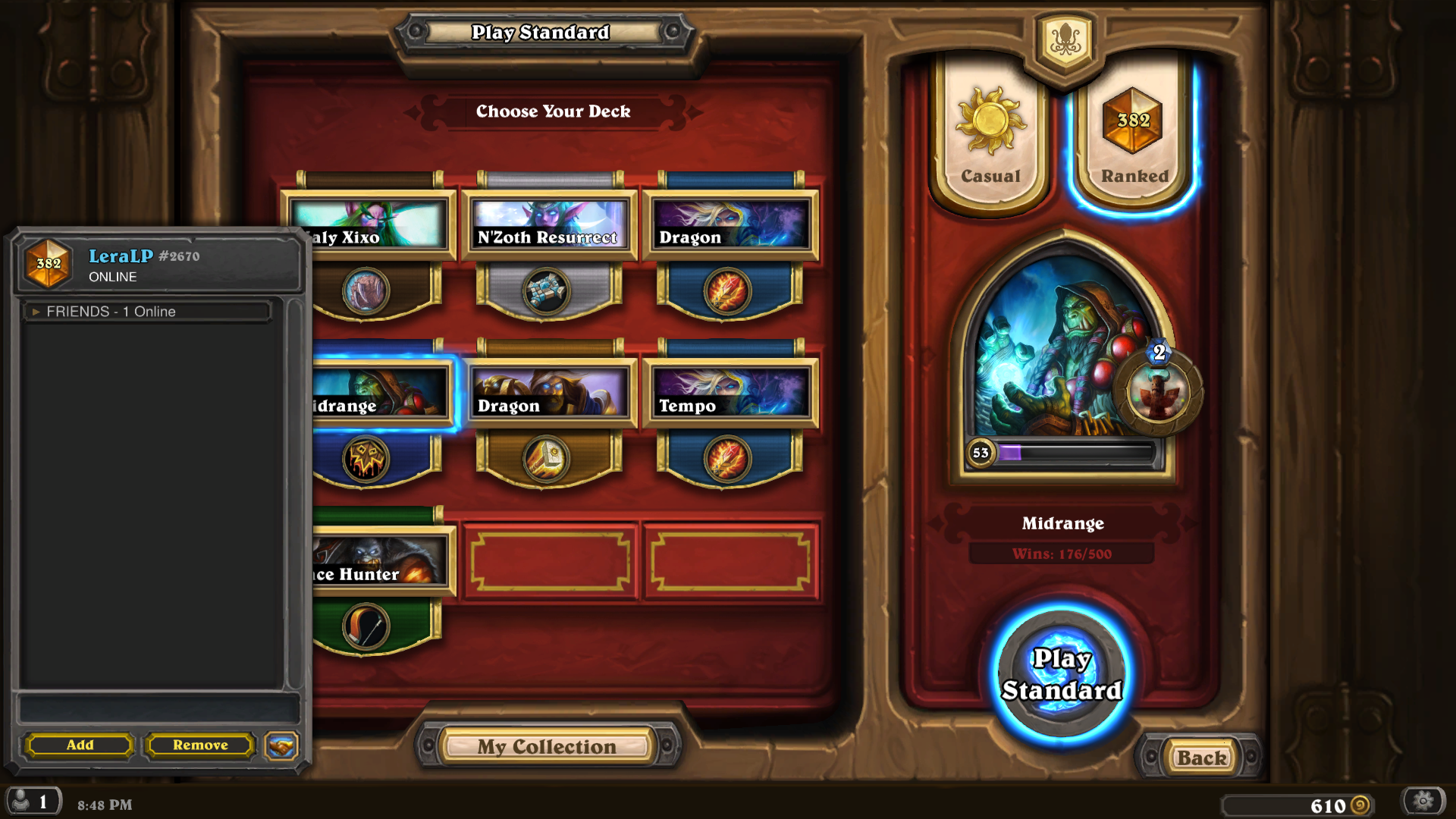
Task: Click the level 53 experience progress bar
Action: (x=1062, y=451)
